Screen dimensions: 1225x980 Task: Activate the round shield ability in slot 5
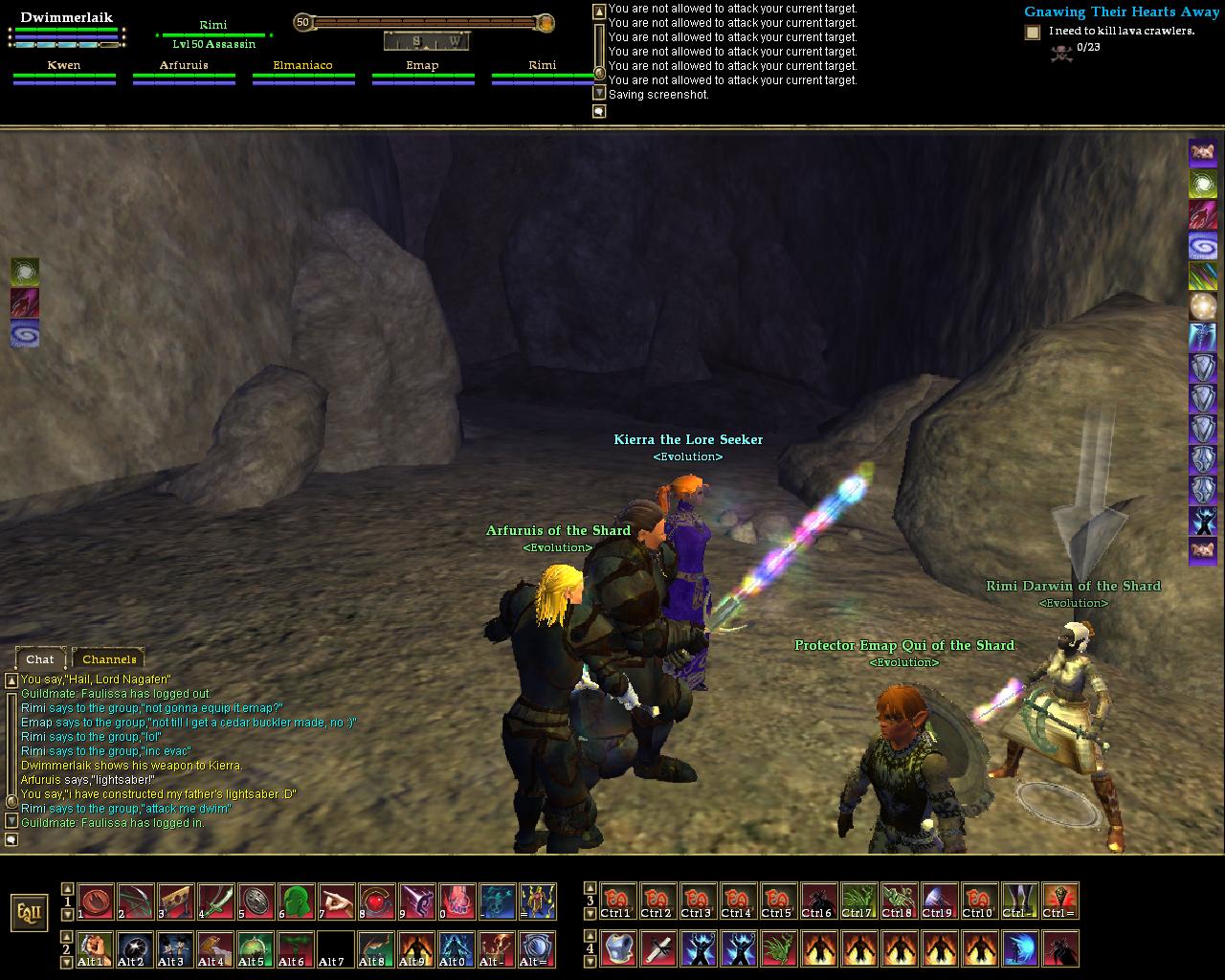[x=256, y=902]
